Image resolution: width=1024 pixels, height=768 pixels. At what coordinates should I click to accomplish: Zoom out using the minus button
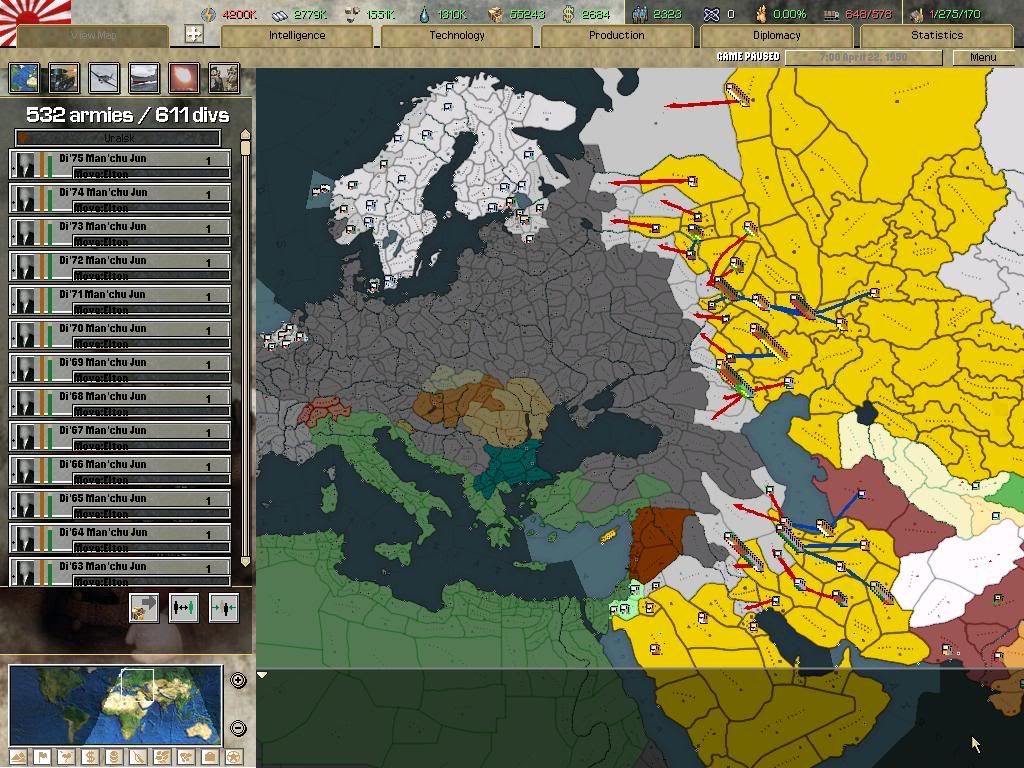pyautogui.click(x=238, y=728)
